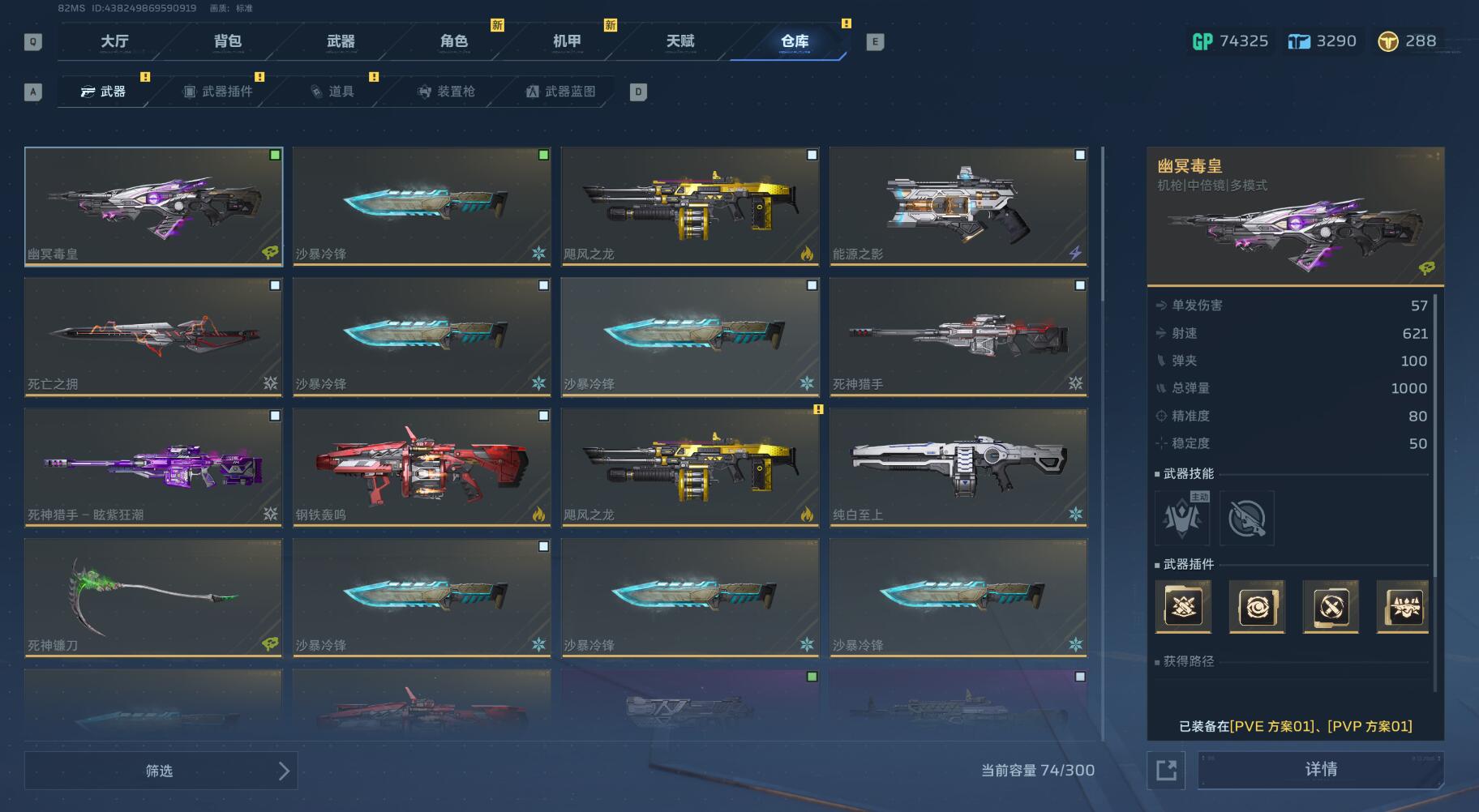The image size is (1479, 812).
Task: Choose the 死亡之拥 weapon card
Action: (x=153, y=336)
